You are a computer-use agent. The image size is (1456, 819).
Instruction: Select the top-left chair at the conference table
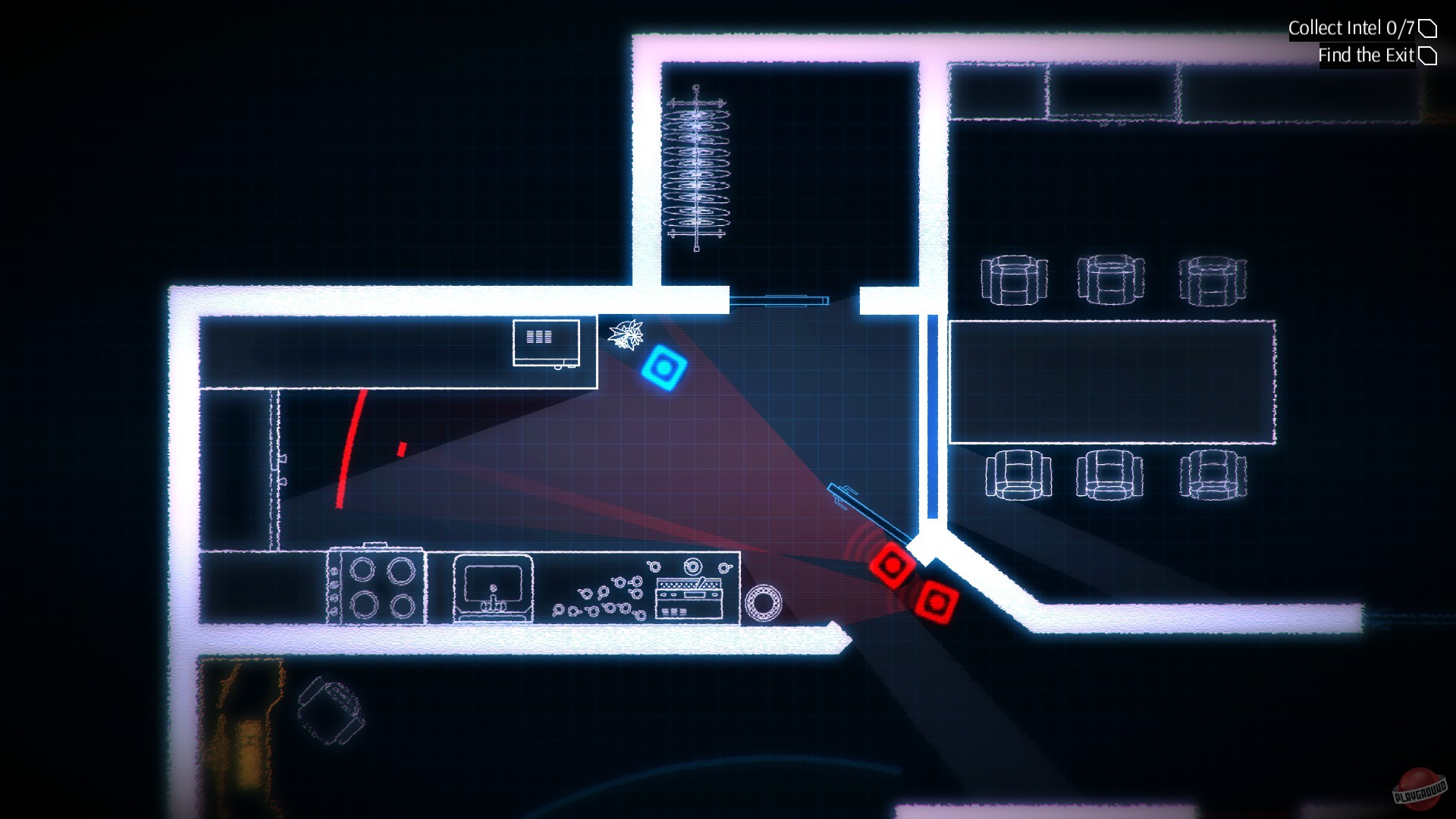click(1015, 281)
